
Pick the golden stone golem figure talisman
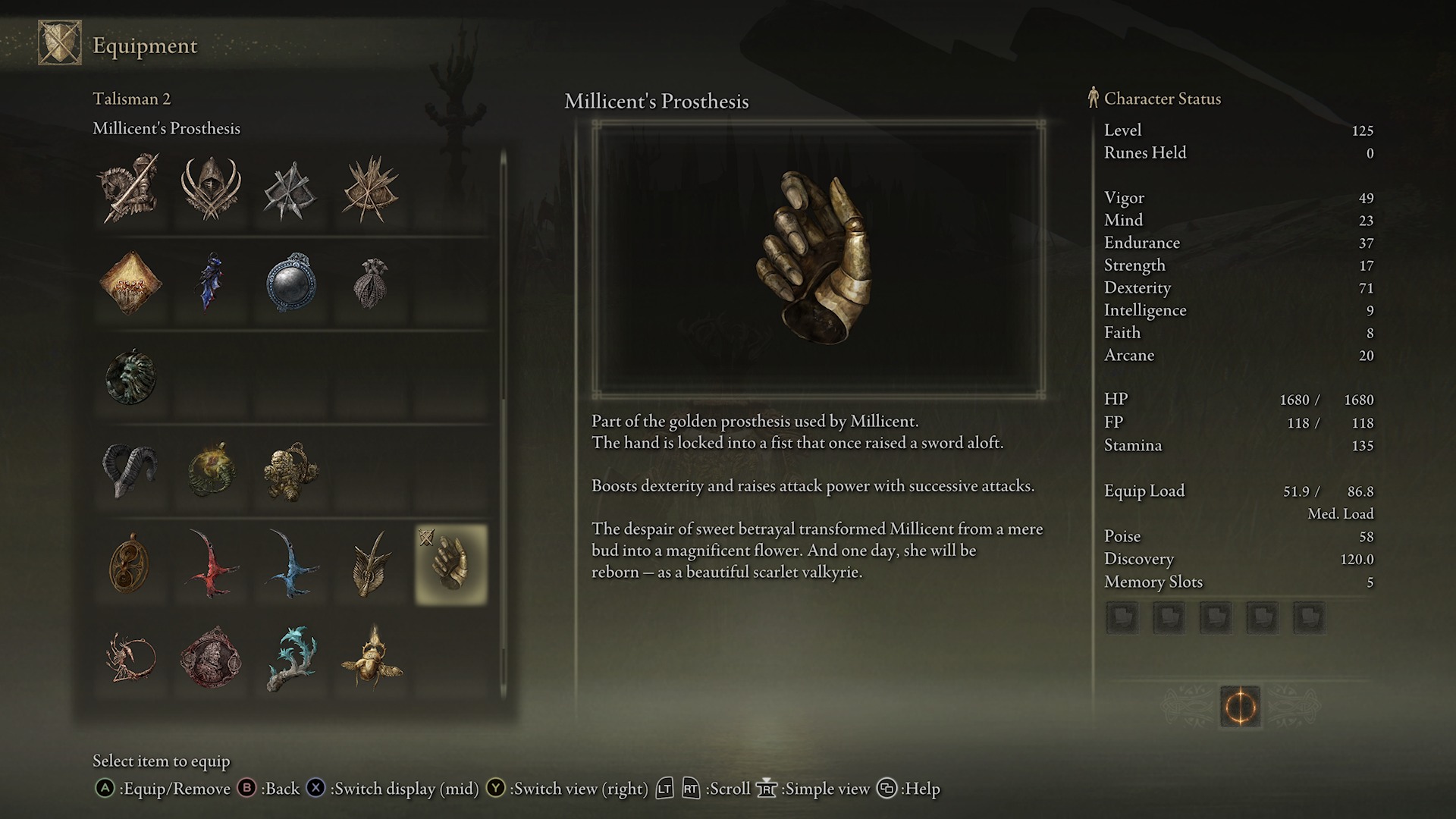click(x=291, y=471)
